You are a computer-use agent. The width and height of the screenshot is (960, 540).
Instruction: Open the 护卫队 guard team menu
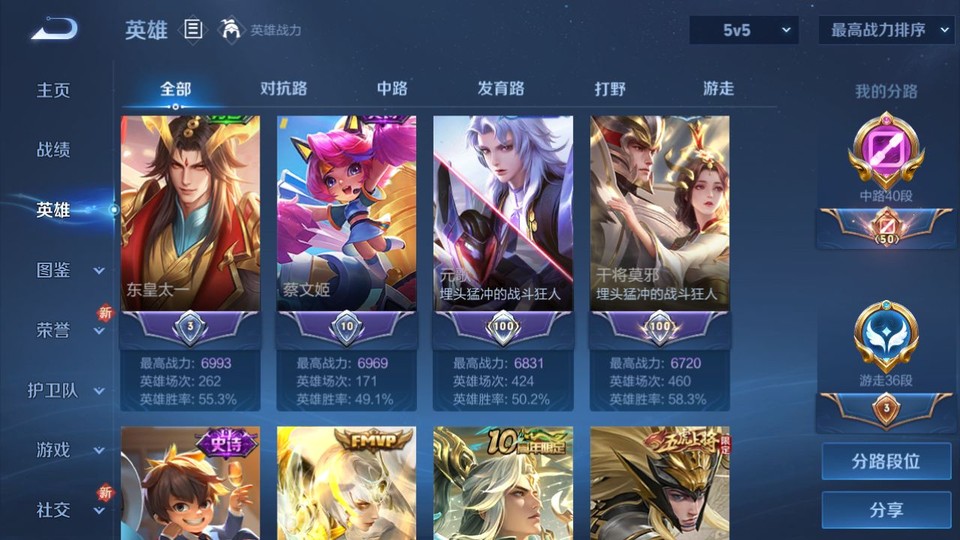pyautogui.click(x=66, y=390)
